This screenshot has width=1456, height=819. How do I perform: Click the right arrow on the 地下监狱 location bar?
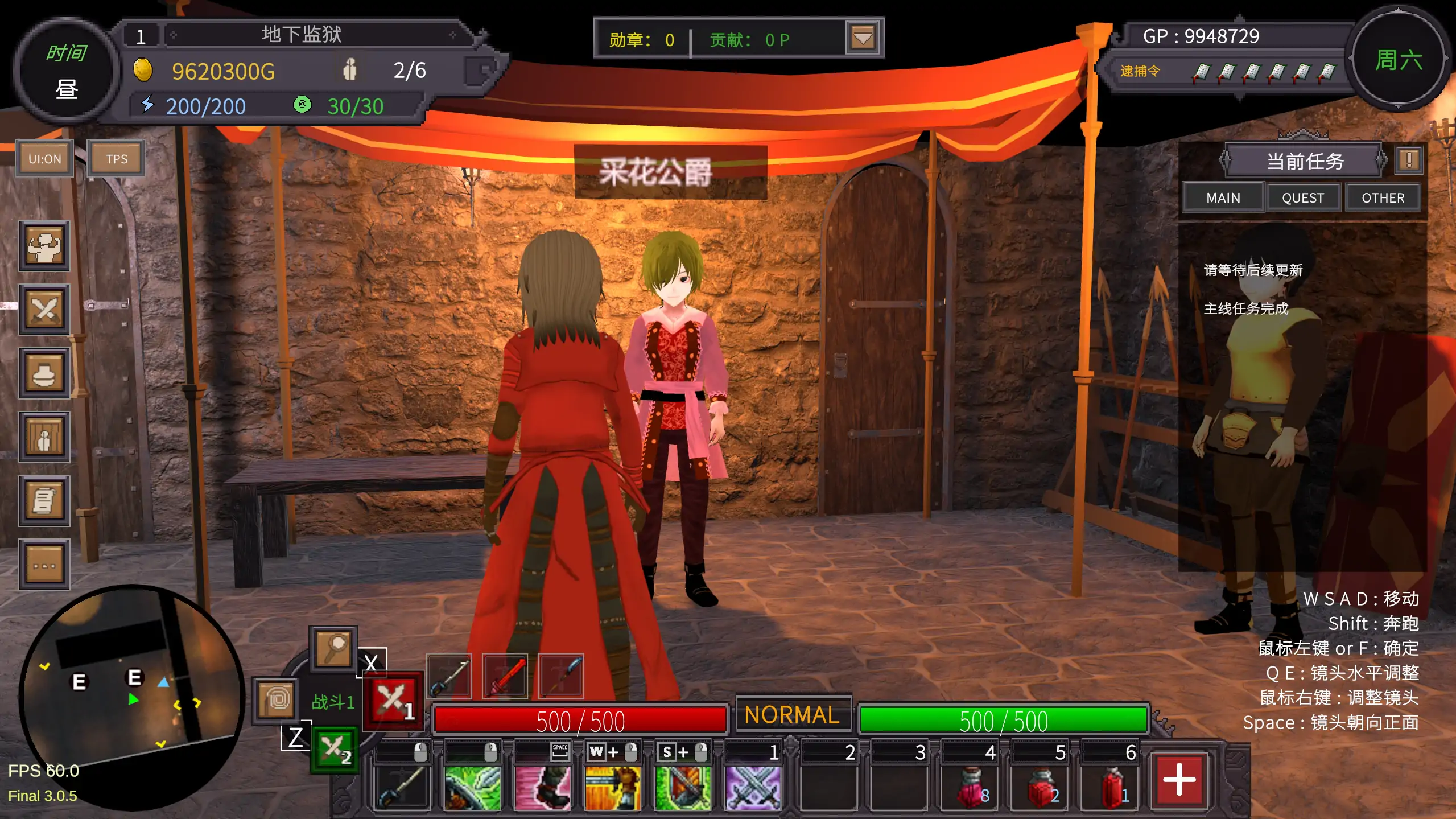(452, 35)
